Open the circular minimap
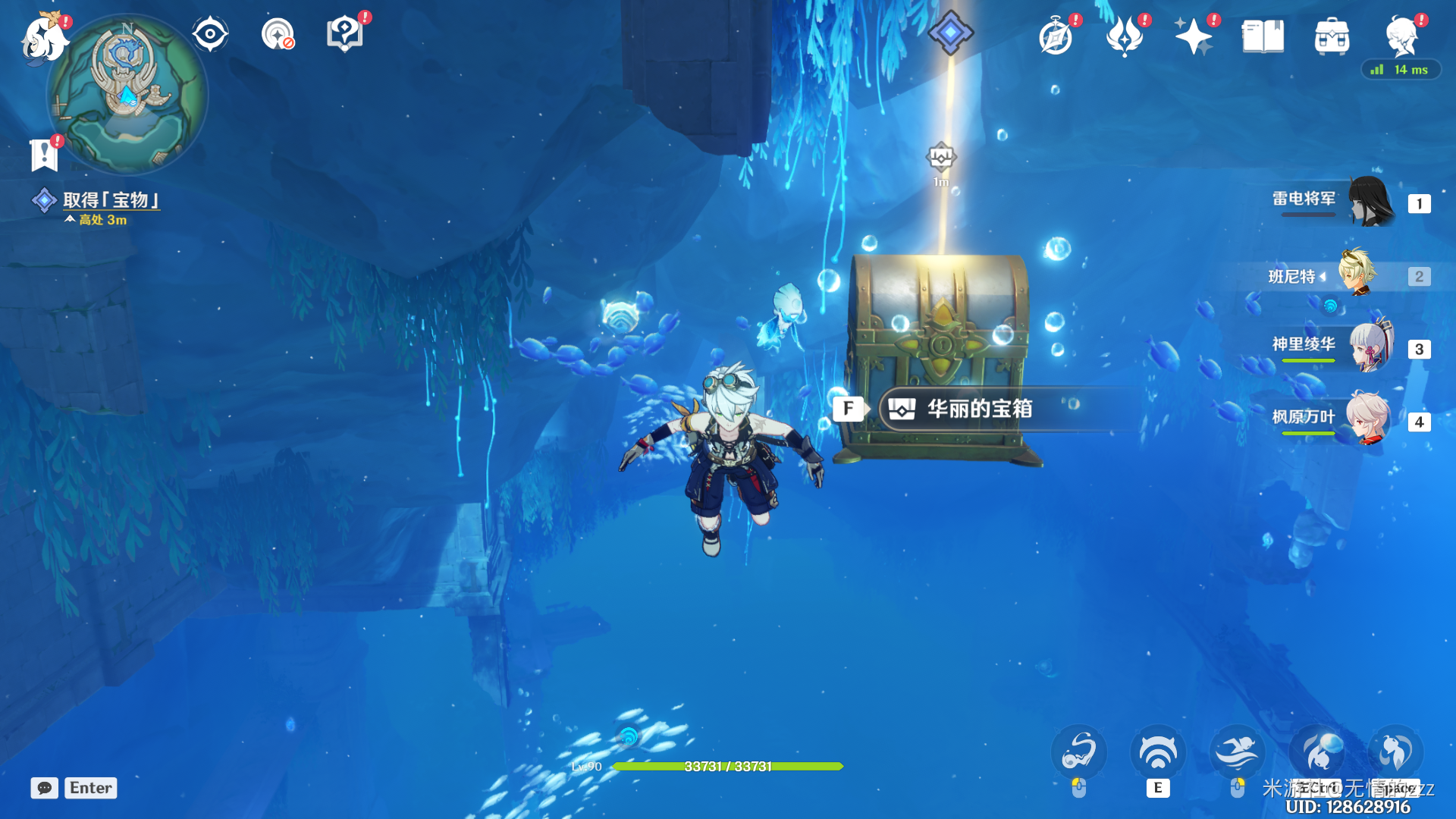Image resolution: width=1456 pixels, height=819 pixels. [x=127, y=96]
